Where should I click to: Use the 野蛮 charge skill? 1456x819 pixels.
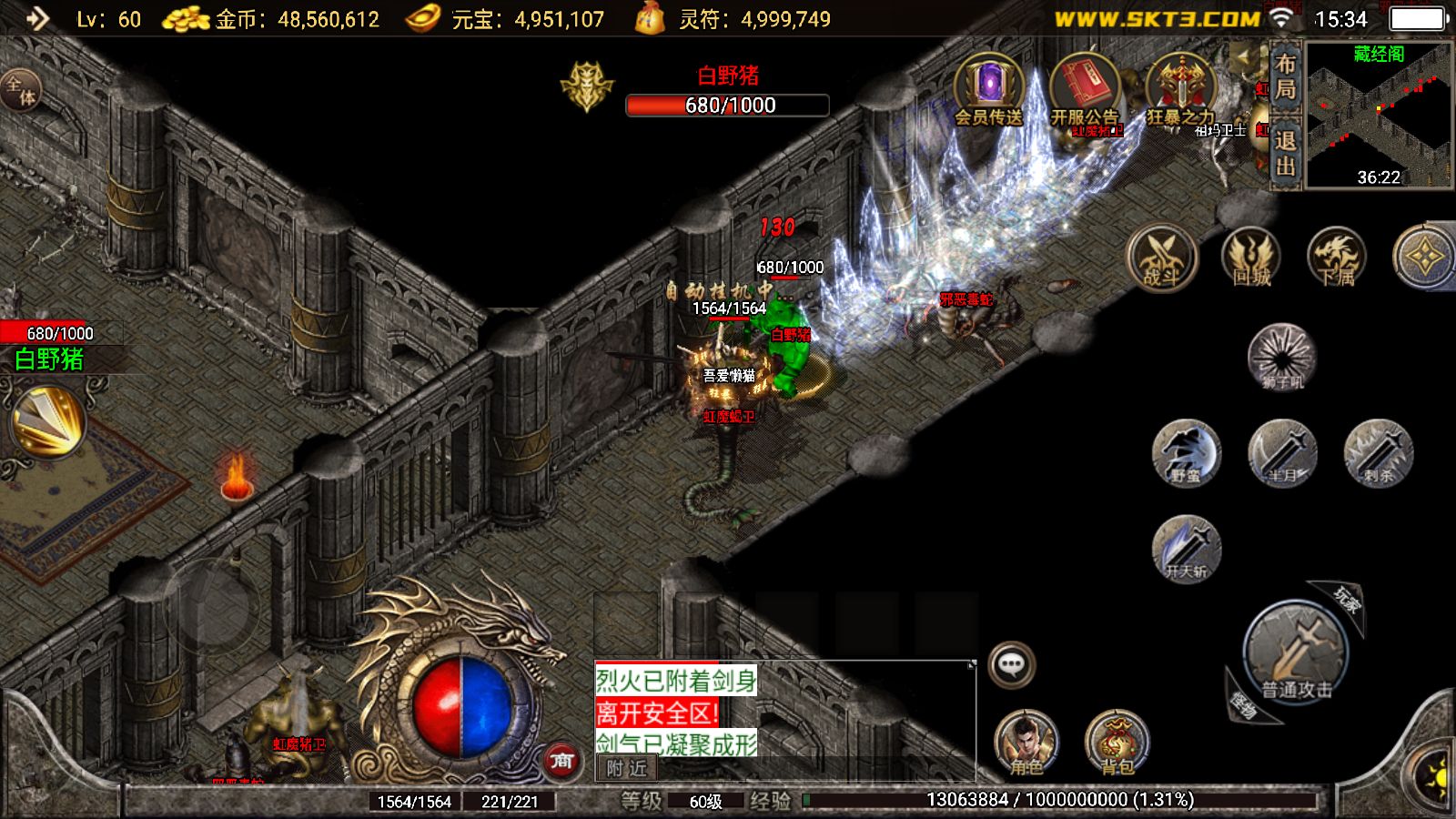1186,452
